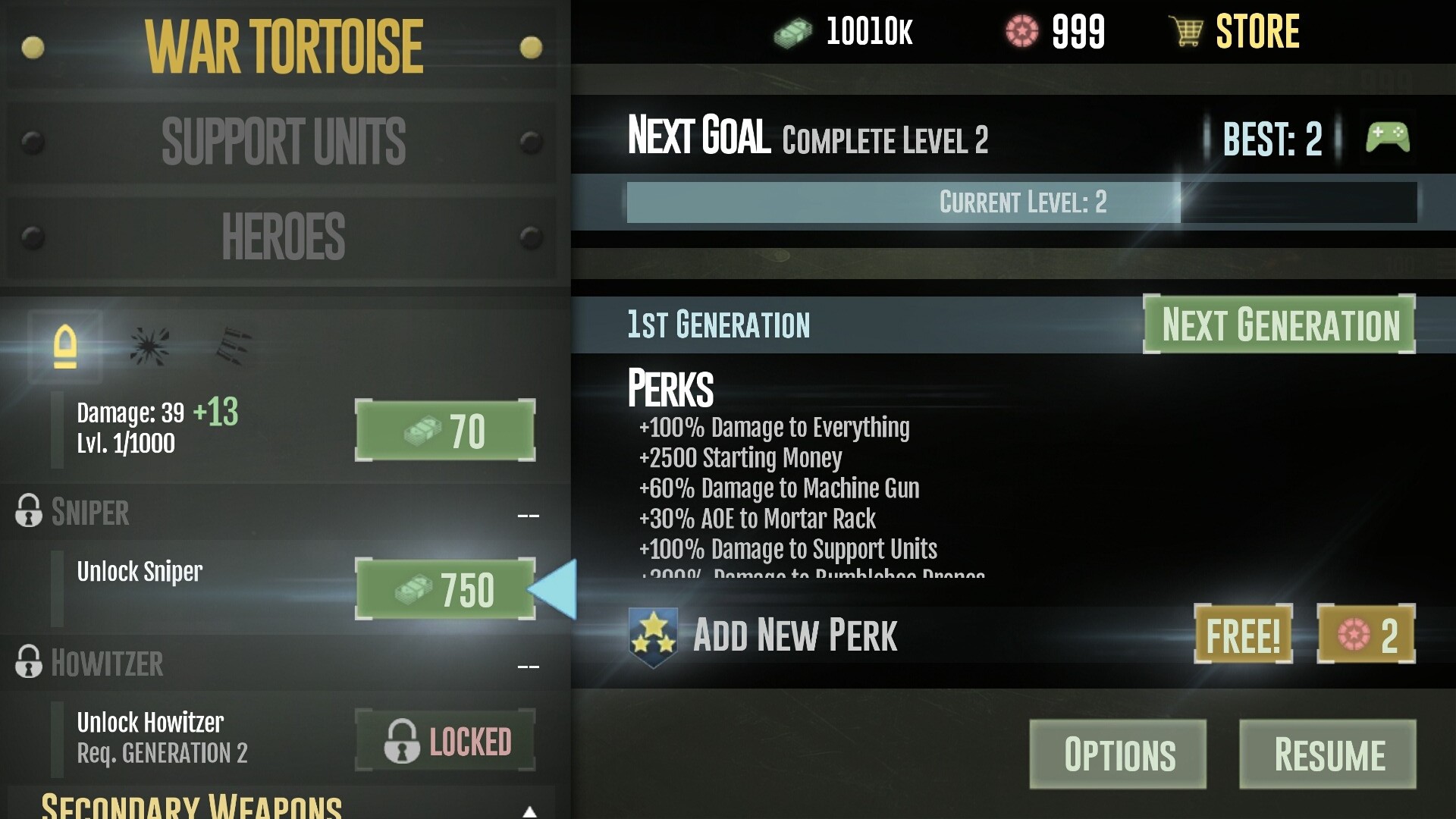This screenshot has height=819, width=1456.
Task: Switch to the Support Units tab
Action: pyautogui.click(x=283, y=141)
